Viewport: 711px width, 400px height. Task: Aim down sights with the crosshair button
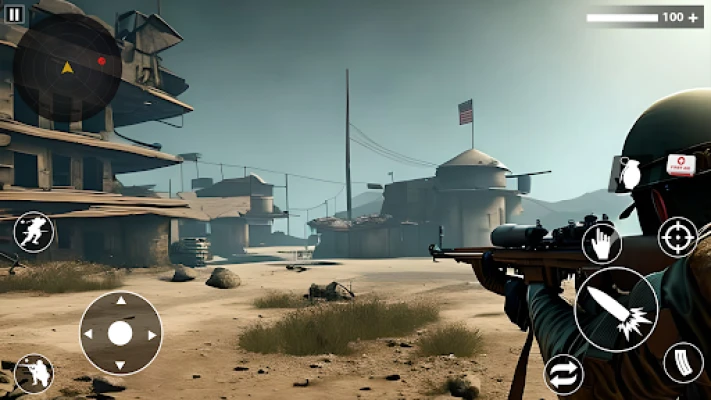pos(677,237)
